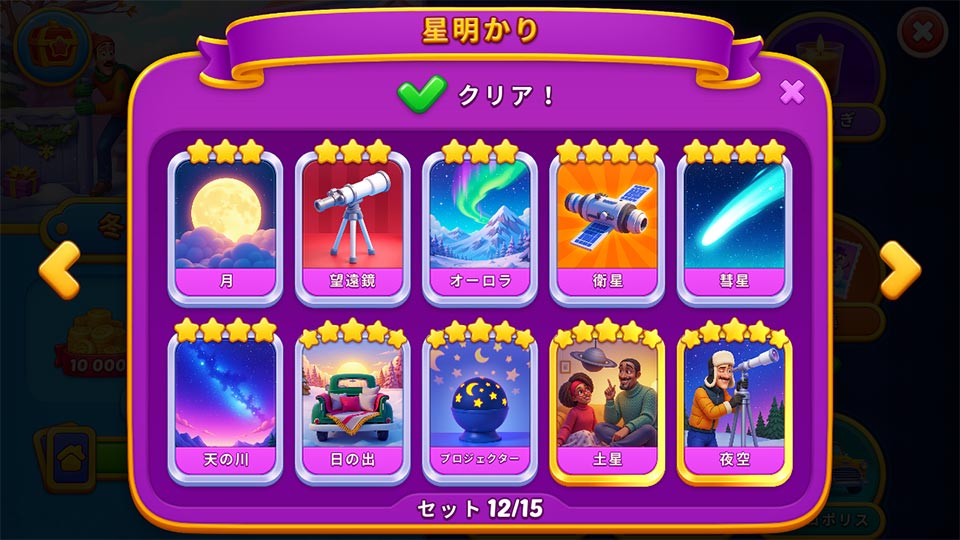
Task: Close the 星明かり card set panel
Action: (792, 93)
